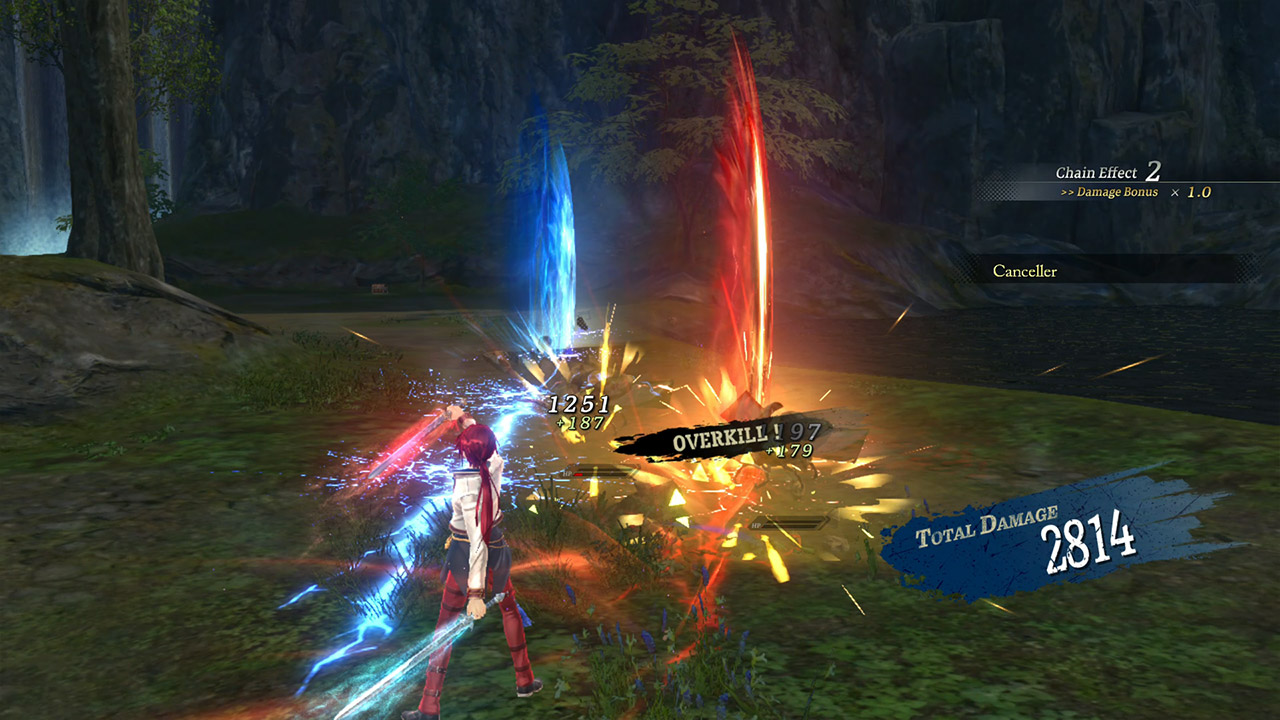
Task: Click the chevron arrows before Damage Bonus
Action: tap(1068, 192)
